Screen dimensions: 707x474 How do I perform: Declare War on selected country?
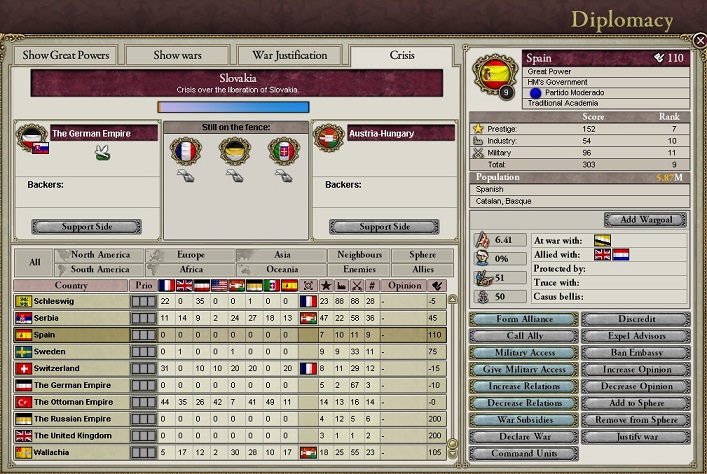[x=524, y=436]
